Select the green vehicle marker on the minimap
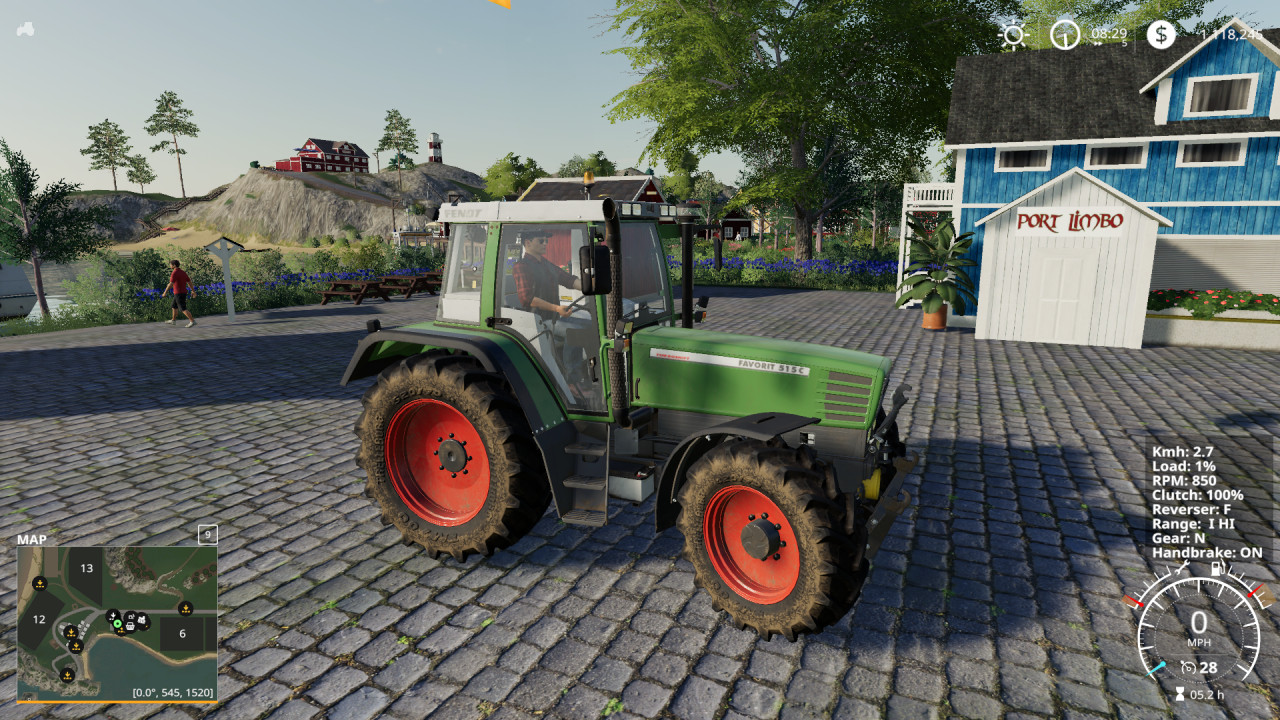Viewport: 1280px width, 720px height. tap(118, 624)
